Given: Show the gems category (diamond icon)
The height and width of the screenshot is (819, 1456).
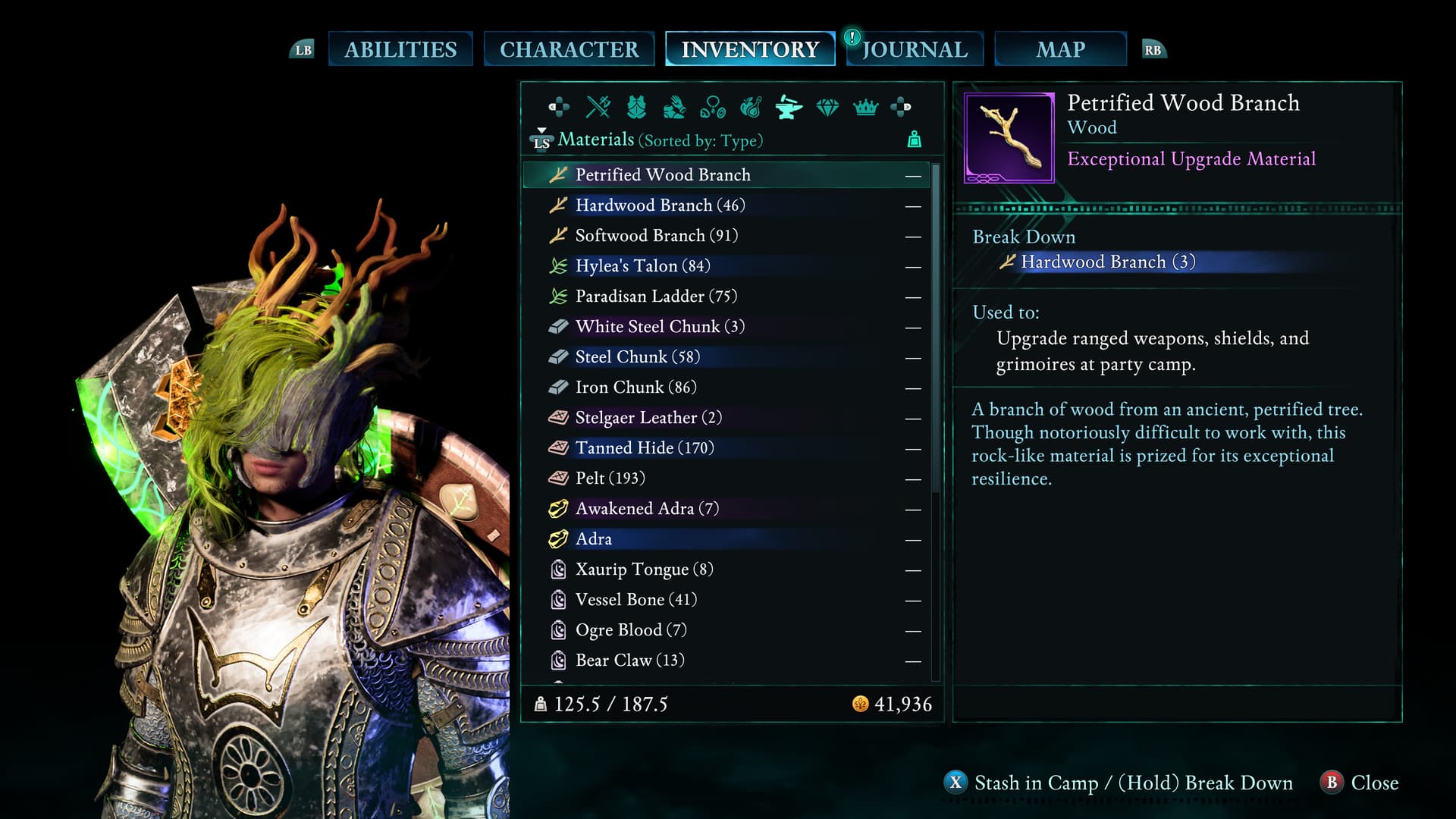Looking at the screenshot, I should (827, 107).
